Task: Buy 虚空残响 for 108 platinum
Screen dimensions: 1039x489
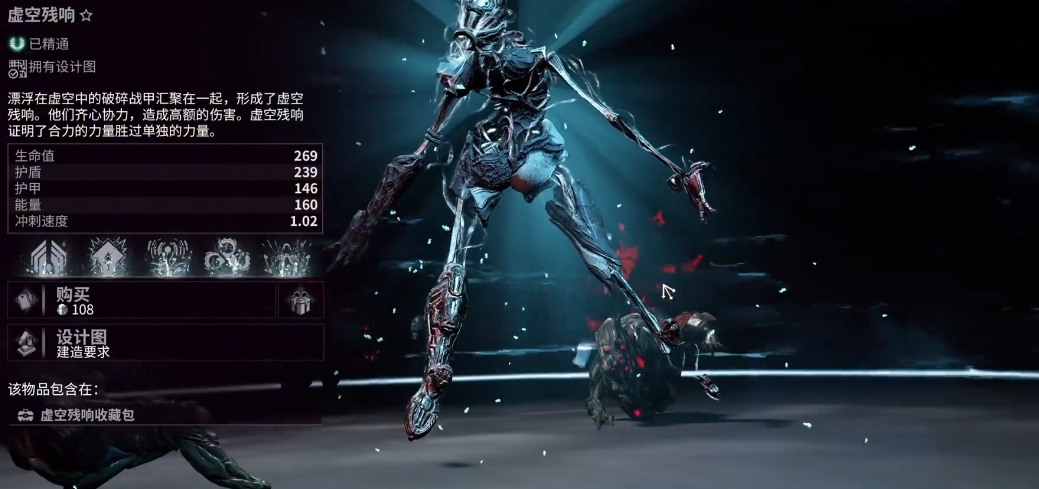Action: [x=140, y=300]
